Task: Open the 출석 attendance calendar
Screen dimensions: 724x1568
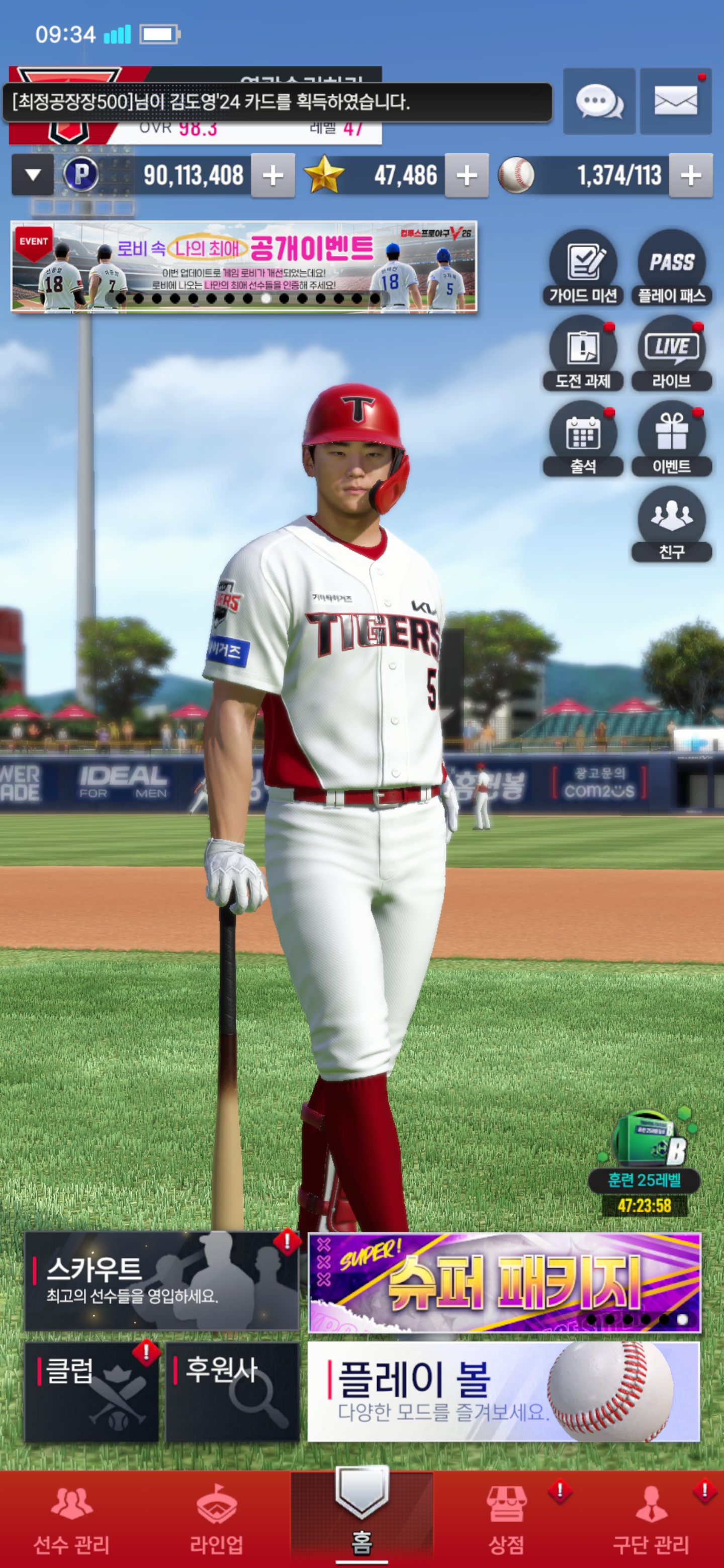Action: pyautogui.click(x=583, y=439)
